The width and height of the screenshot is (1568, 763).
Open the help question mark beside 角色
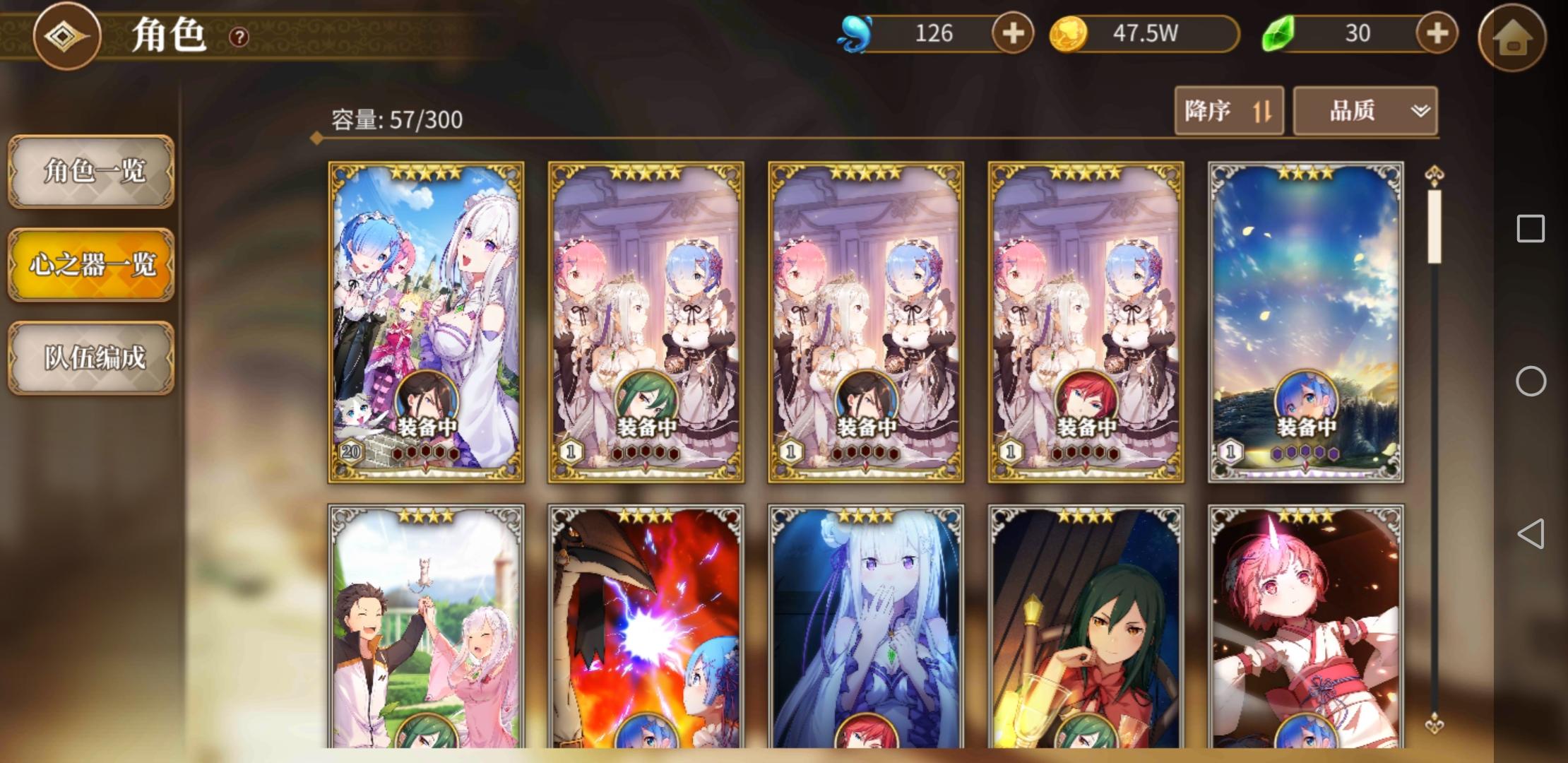point(238,37)
